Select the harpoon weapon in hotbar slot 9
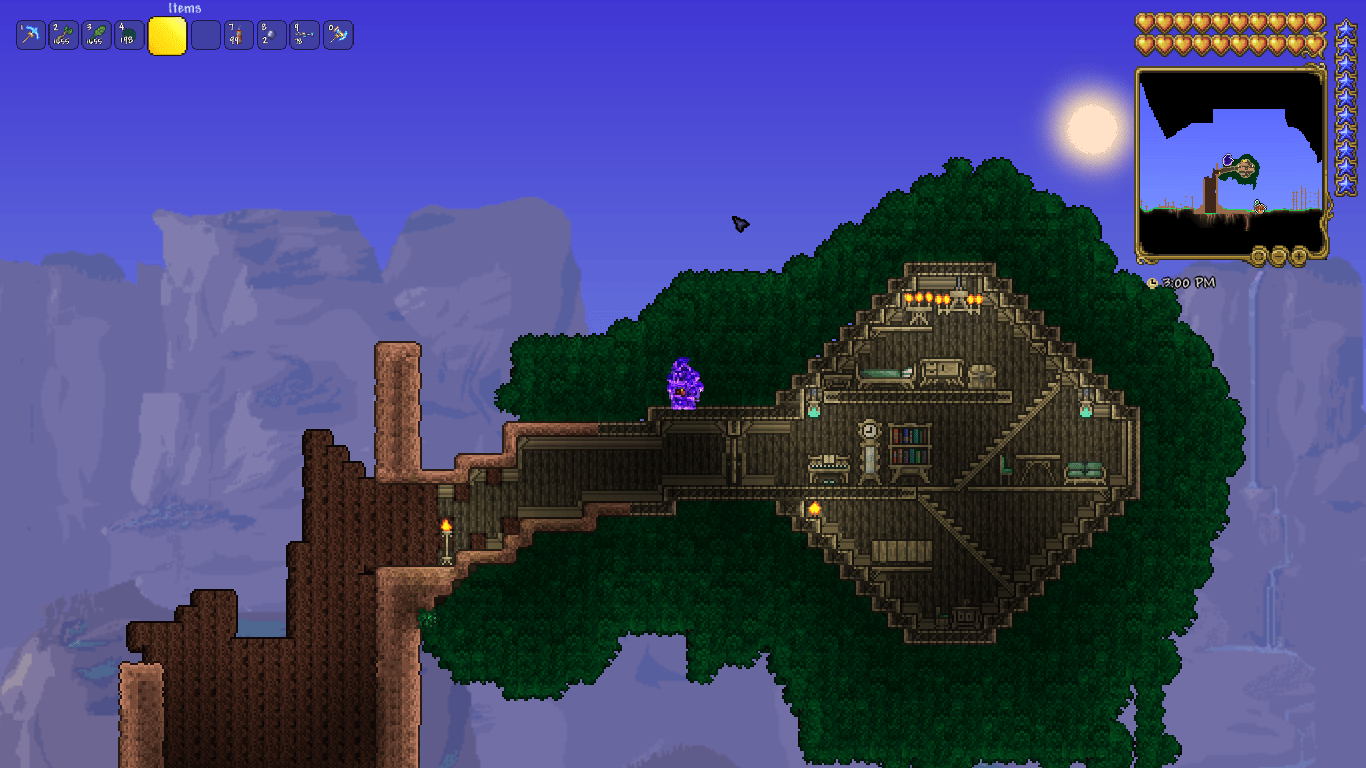Viewport: 1366px width, 768px height. tap(304, 34)
